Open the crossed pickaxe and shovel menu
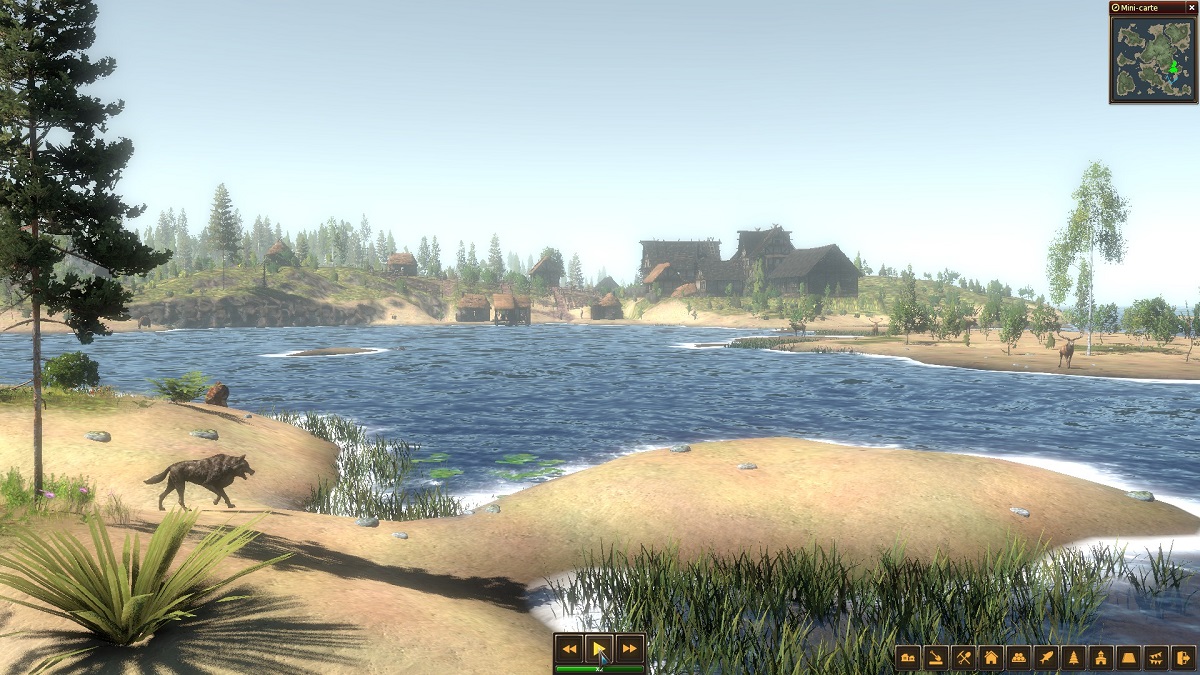Screen dimensions: 1200x675 point(963,657)
